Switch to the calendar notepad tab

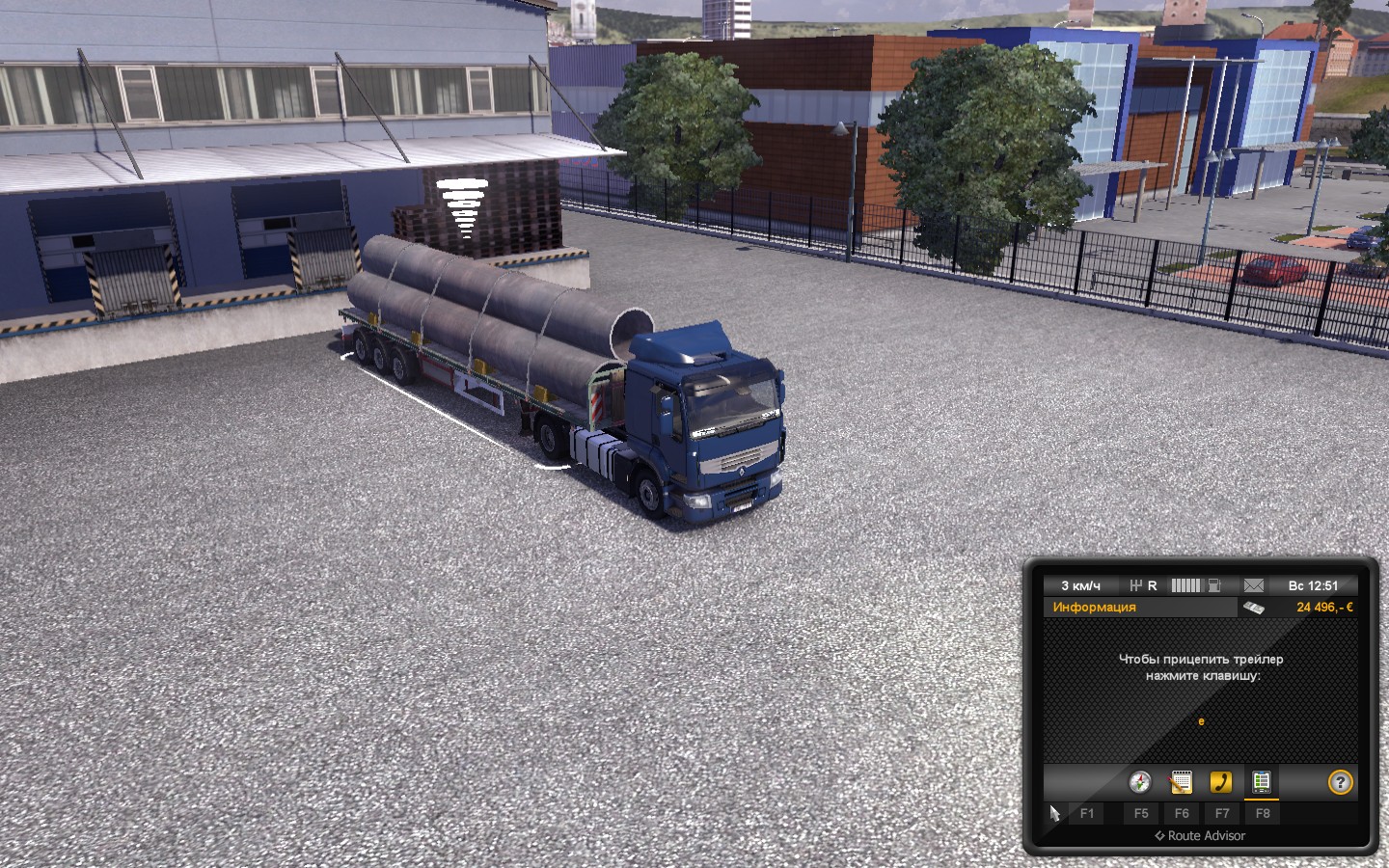1181,782
